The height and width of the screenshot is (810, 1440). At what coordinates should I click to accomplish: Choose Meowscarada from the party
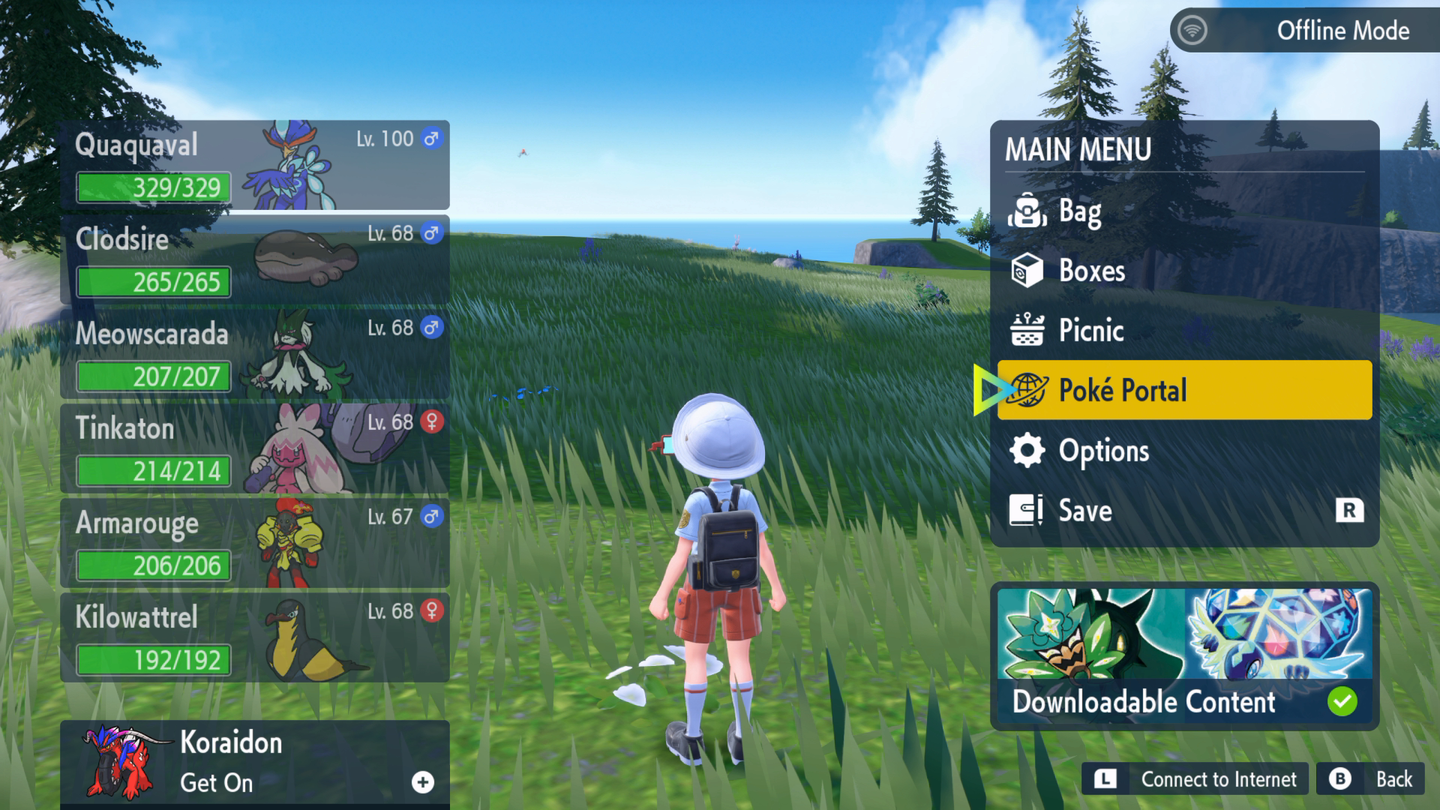click(255, 355)
